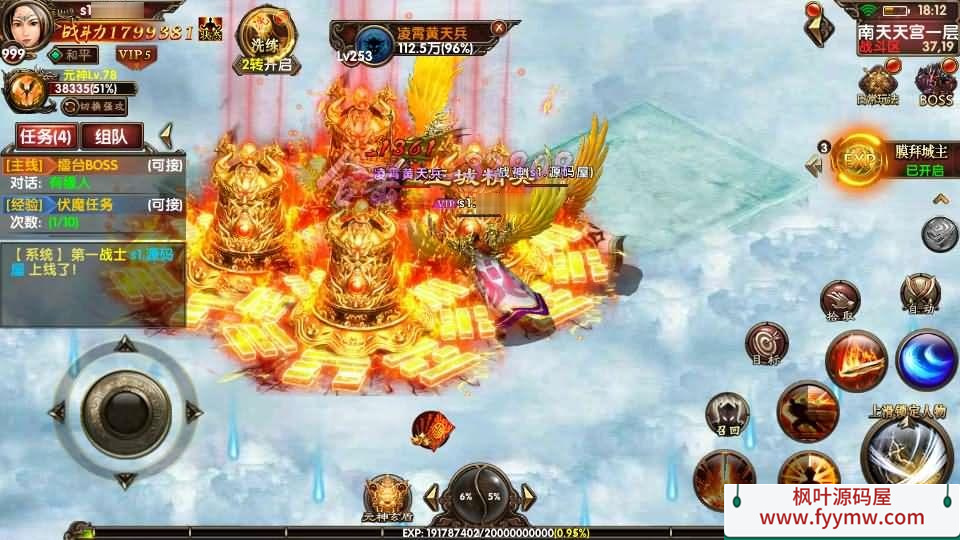Tap the 目标 target button
This screenshot has width=960, height=540.
click(766, 343)
